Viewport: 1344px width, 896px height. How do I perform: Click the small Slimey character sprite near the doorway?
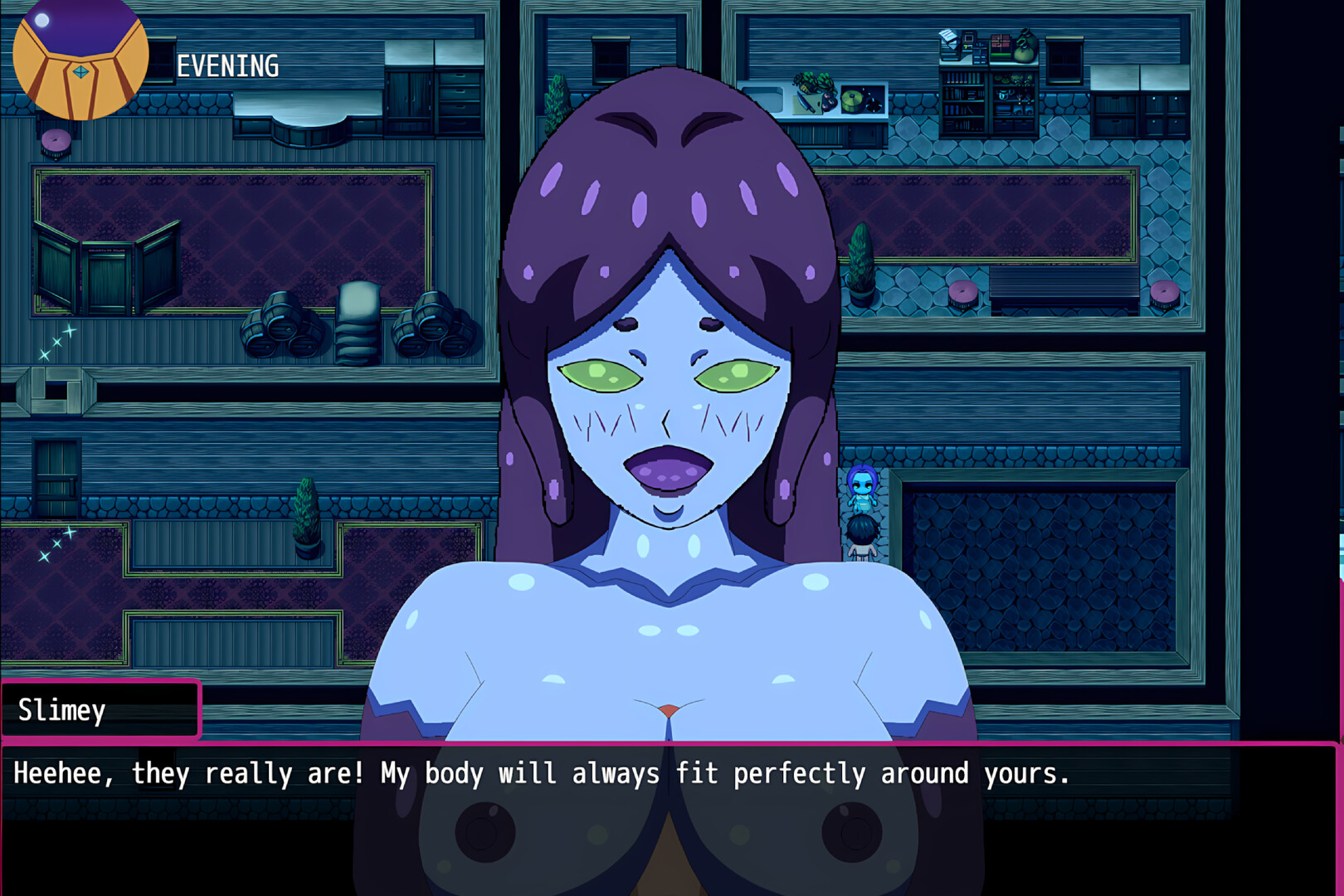(x=863, y=489)
